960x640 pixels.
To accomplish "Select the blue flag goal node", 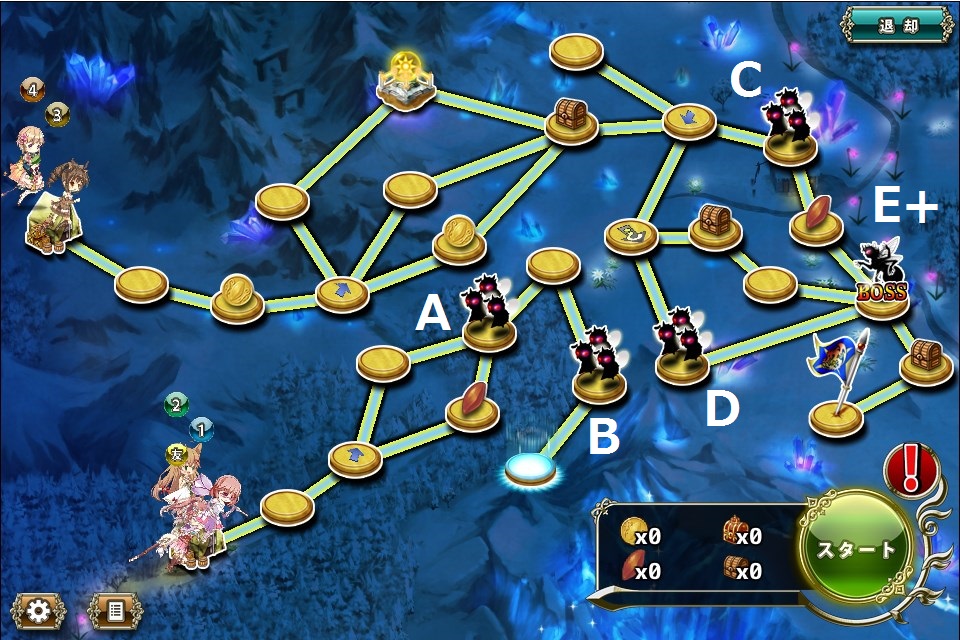I will pyautogui.click(x=837, y=392).
